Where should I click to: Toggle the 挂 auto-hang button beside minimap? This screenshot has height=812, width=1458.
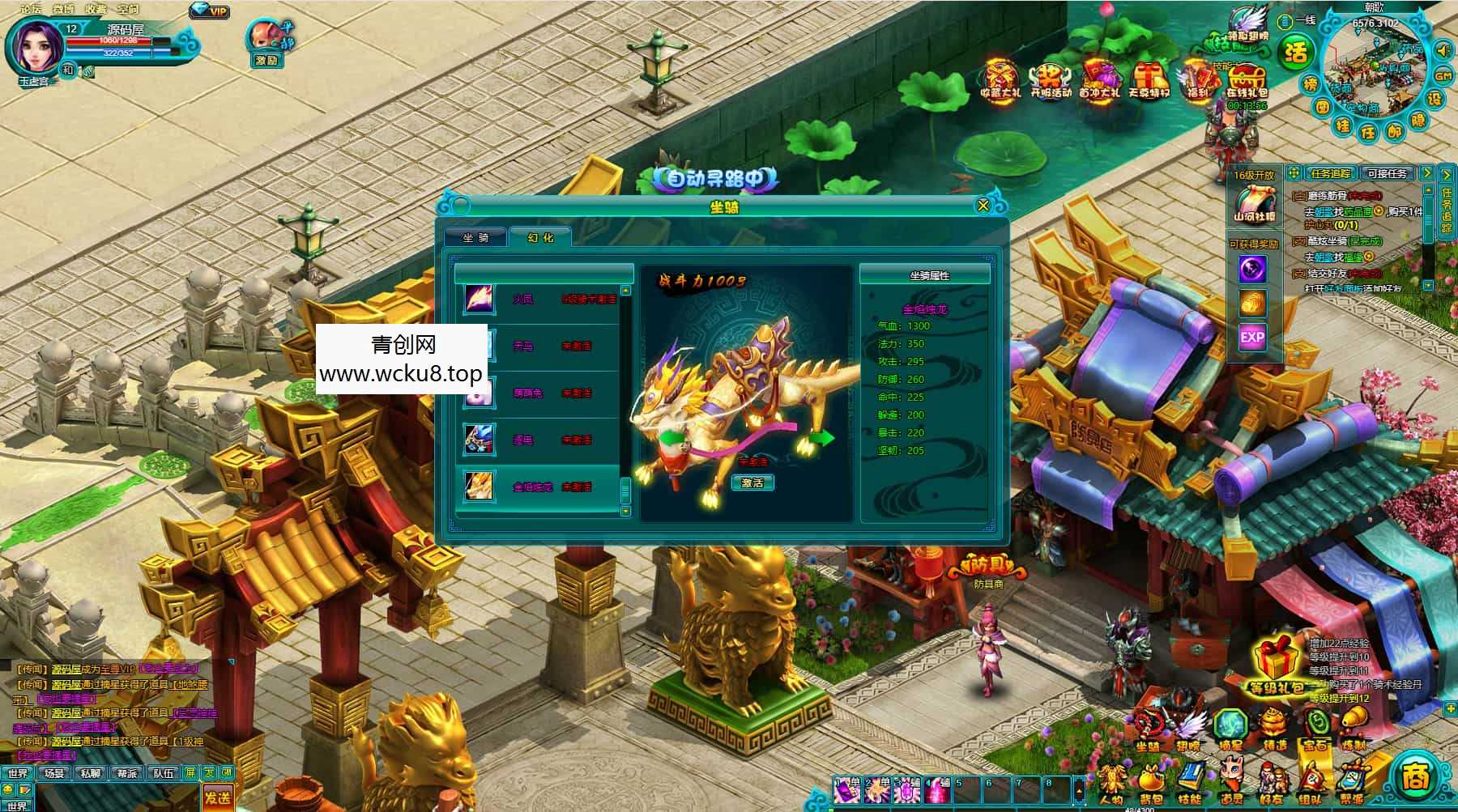click(1345, 127)
